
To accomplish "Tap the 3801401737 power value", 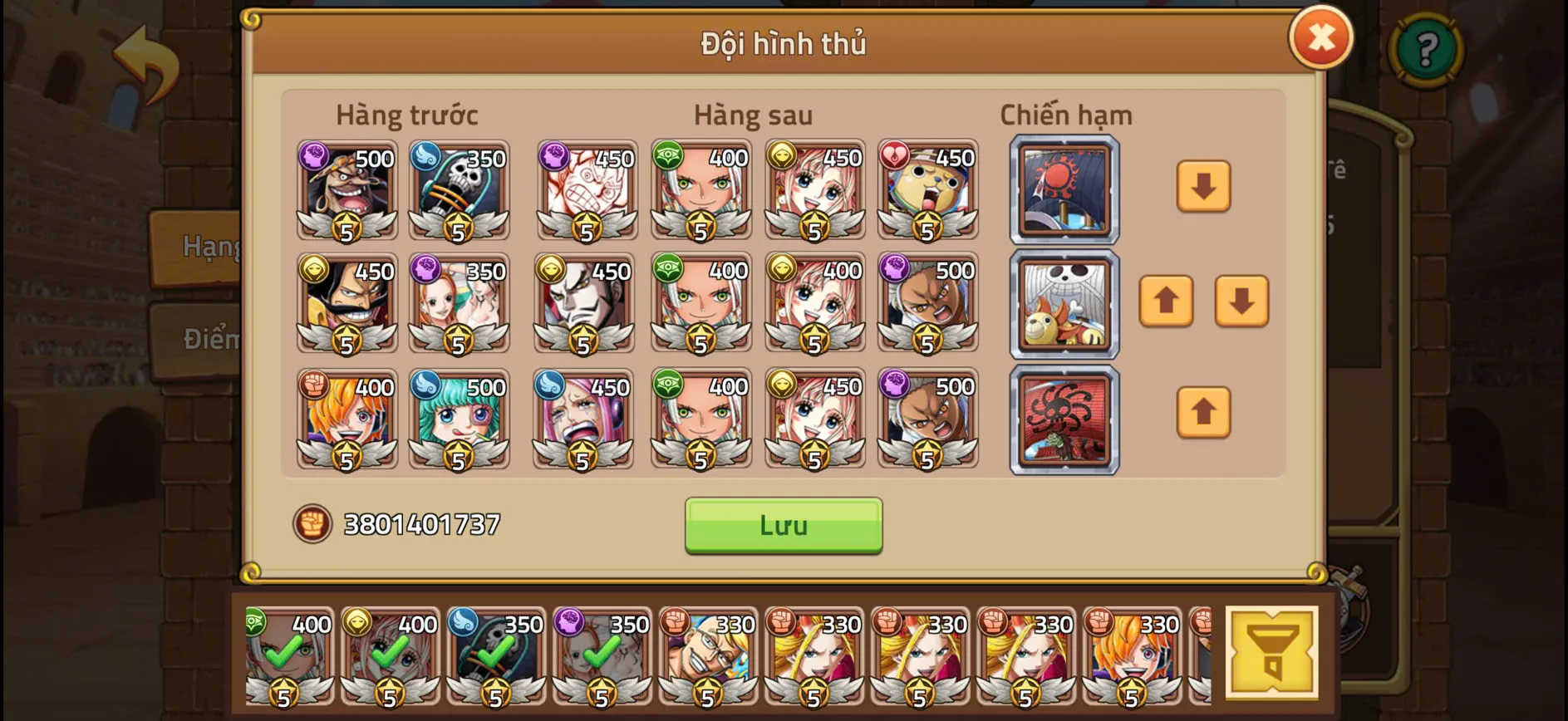I will point(420,522).
